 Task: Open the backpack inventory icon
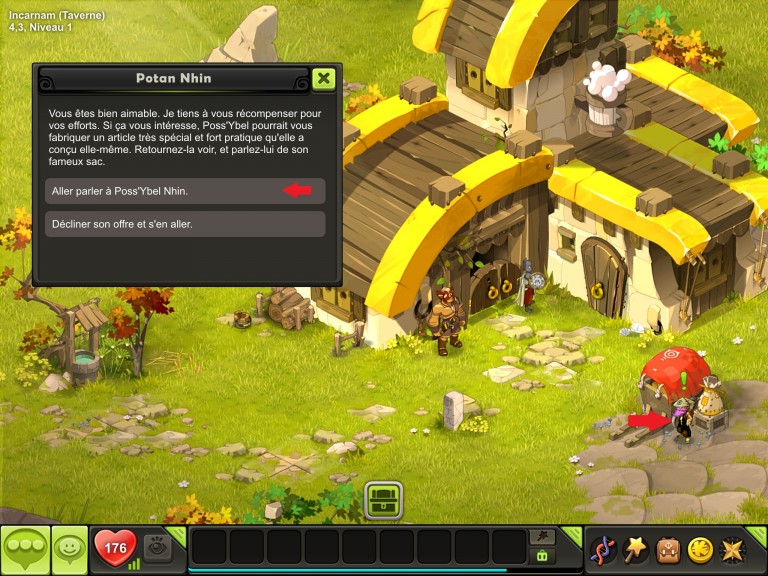[x=668, y=549]
